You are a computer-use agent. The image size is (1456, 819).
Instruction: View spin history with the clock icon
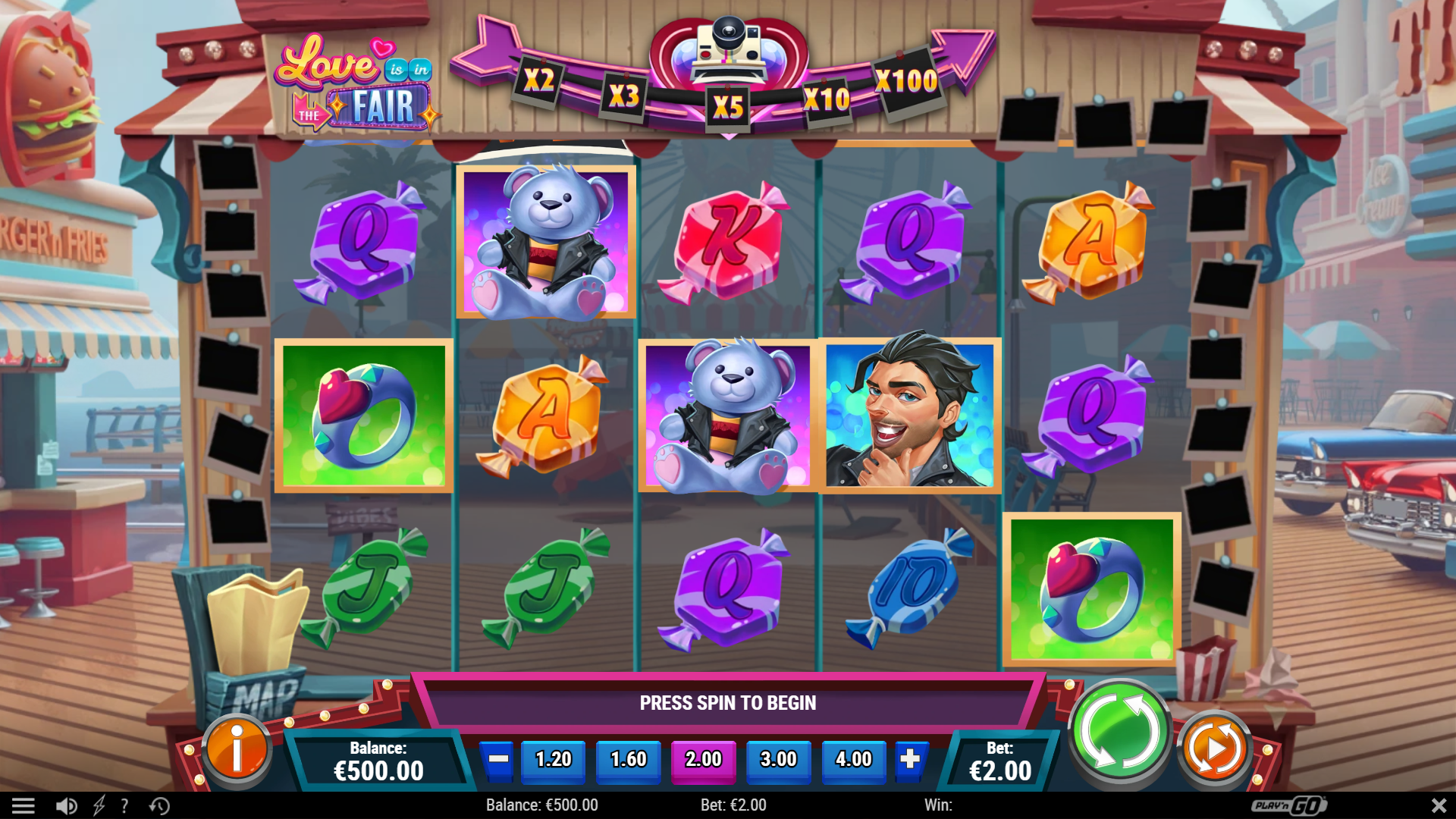click(158, 805)
